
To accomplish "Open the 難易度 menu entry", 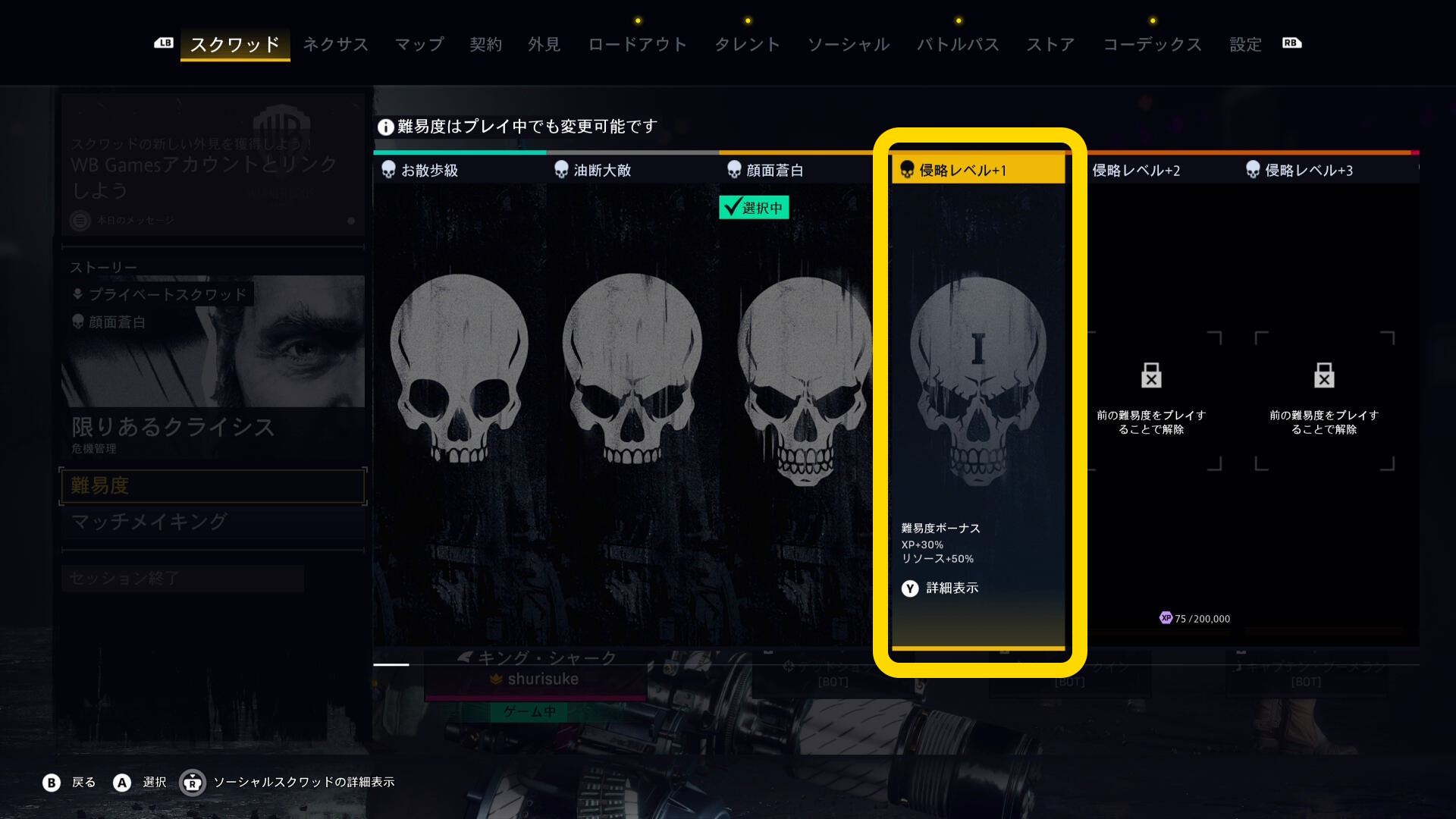I will coord(213,486).
